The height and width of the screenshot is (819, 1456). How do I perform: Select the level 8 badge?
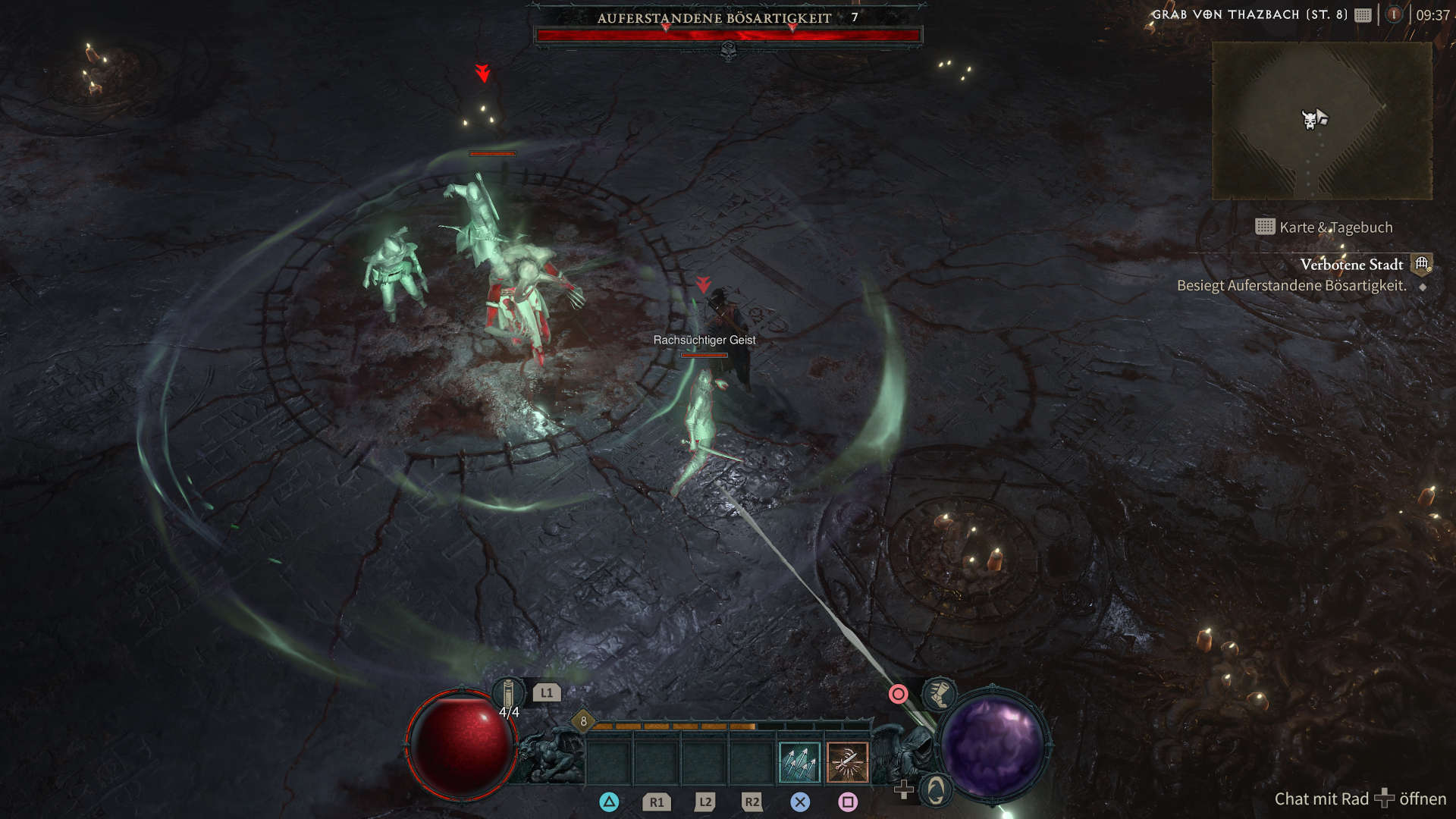tap(583, 721)
